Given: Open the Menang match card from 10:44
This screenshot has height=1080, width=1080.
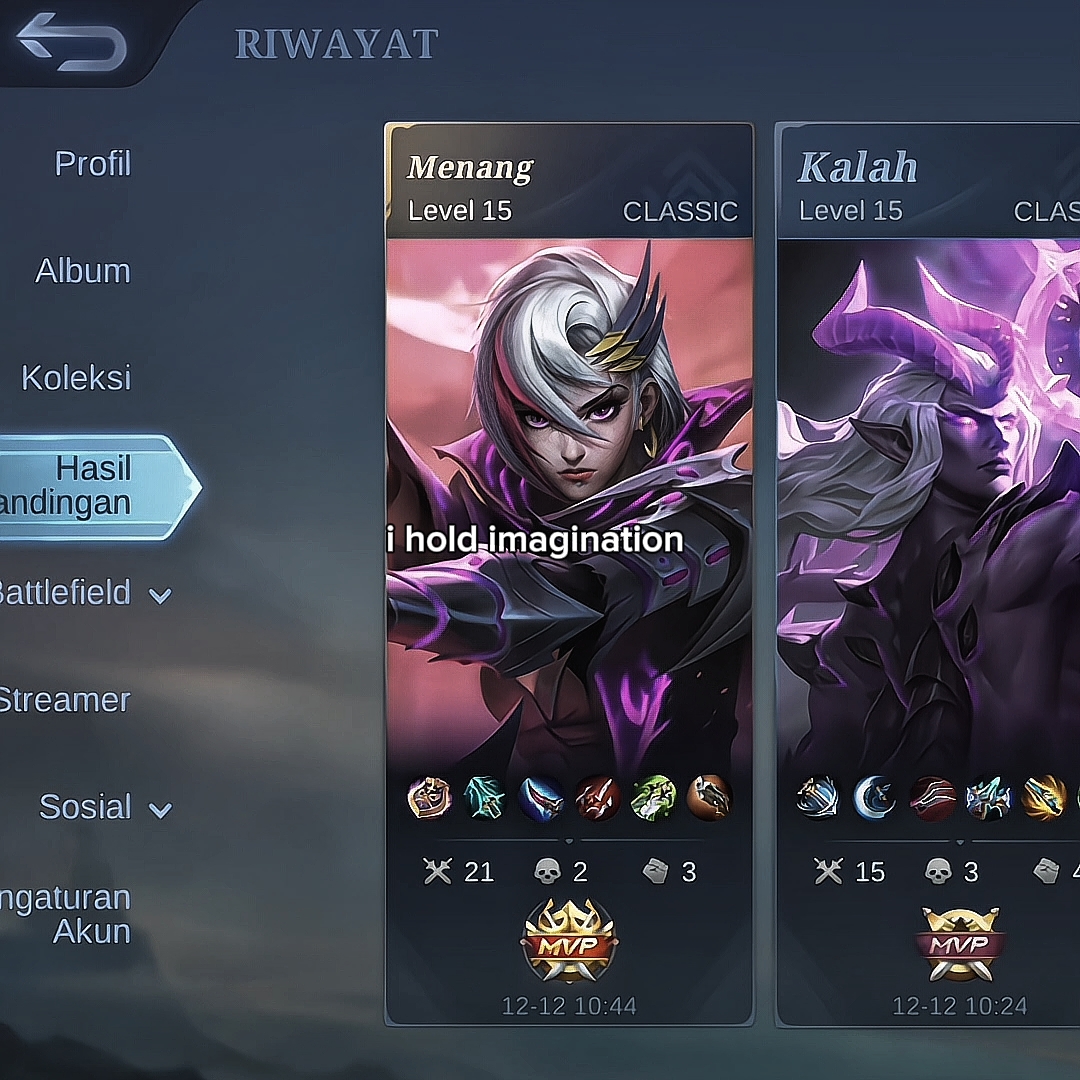Looking at the screenshot, I should pyautogui.click(x=569, y=574).
